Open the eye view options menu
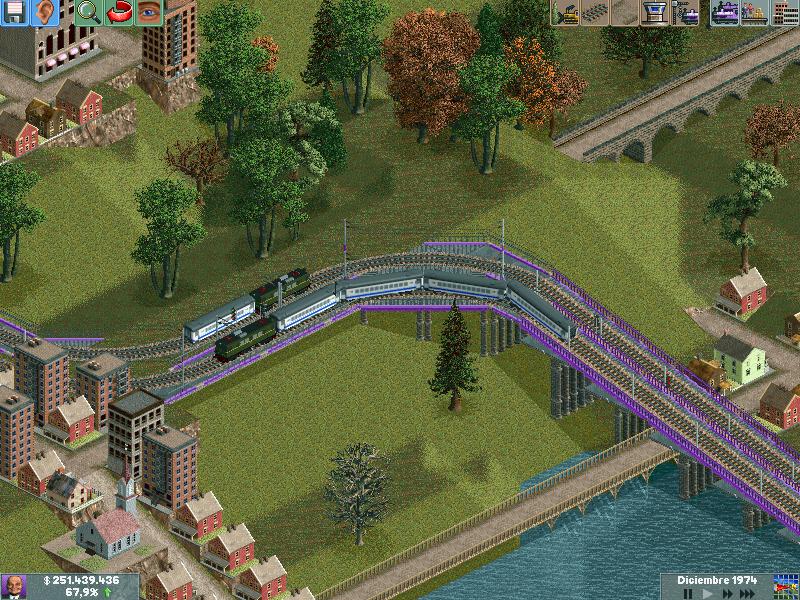This screenshot has width=800, height=600. point(149,13)
